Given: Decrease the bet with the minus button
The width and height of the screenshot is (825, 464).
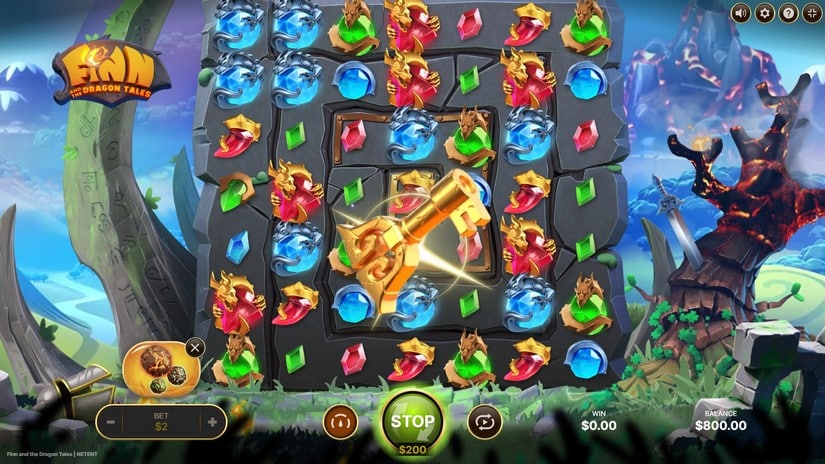Looking at the screenshot, I should click(111, 422).
